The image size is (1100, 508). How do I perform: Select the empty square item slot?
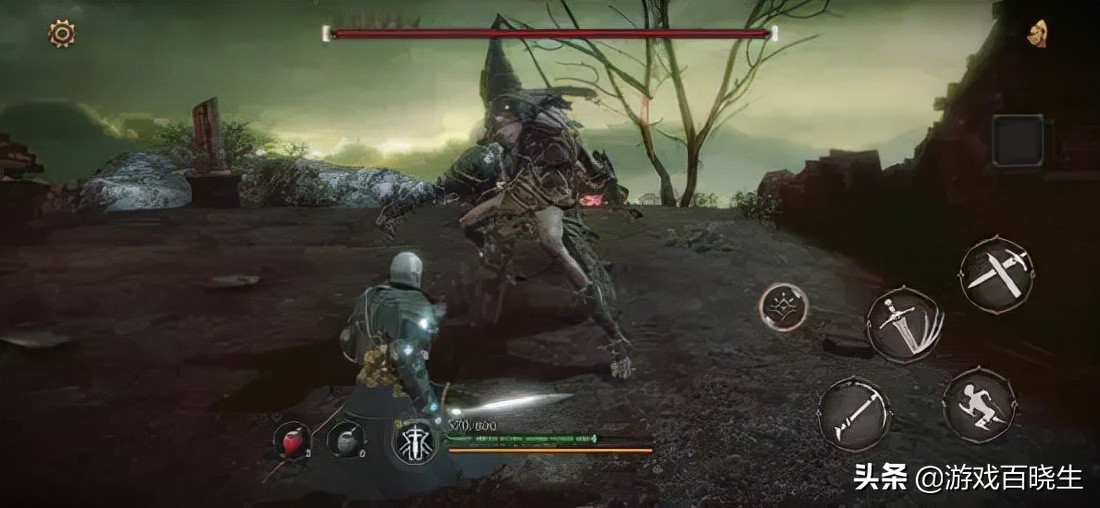1018,141
